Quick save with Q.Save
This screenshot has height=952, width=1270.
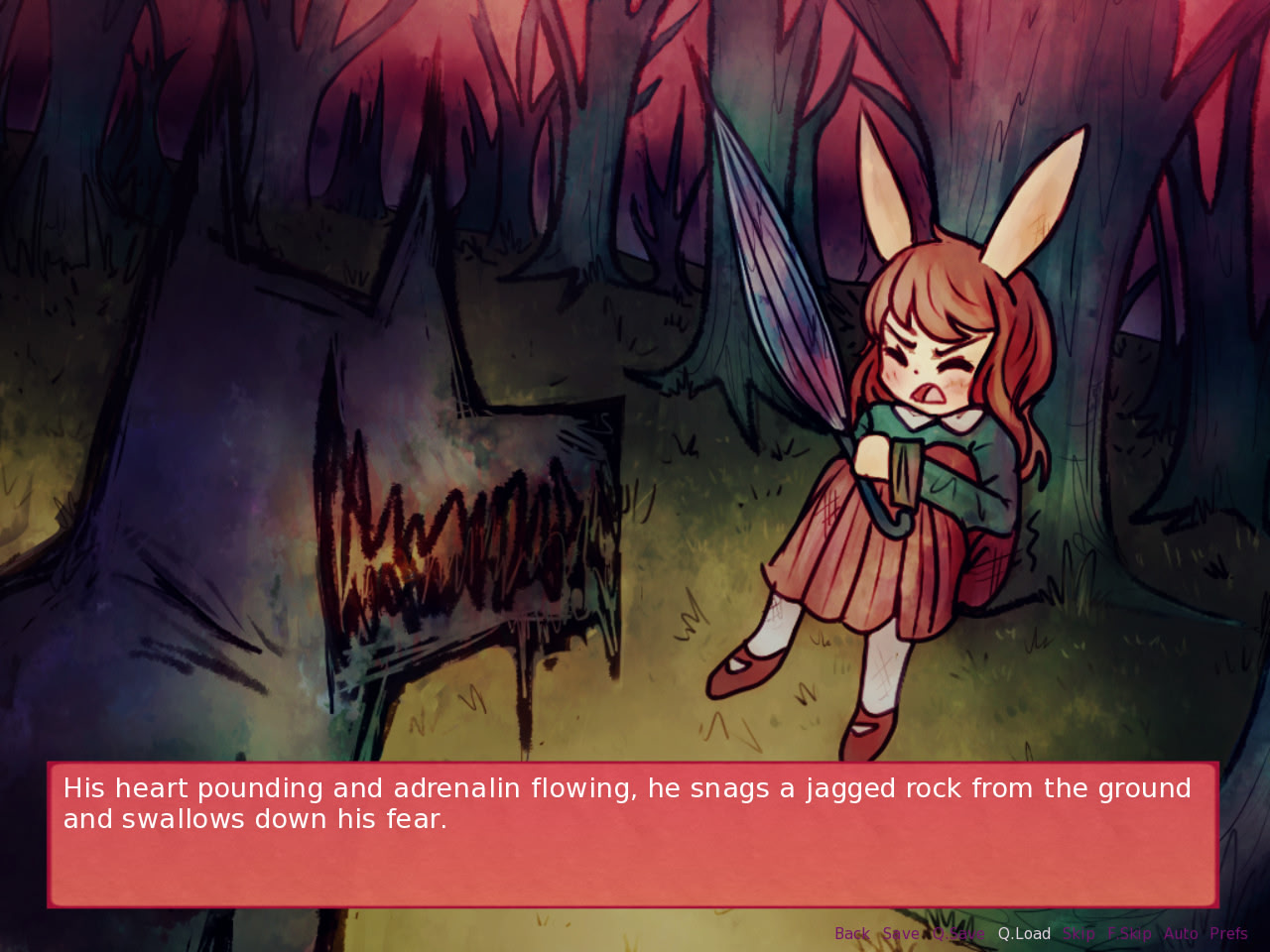pyautogui.click(x=958, y=933)
